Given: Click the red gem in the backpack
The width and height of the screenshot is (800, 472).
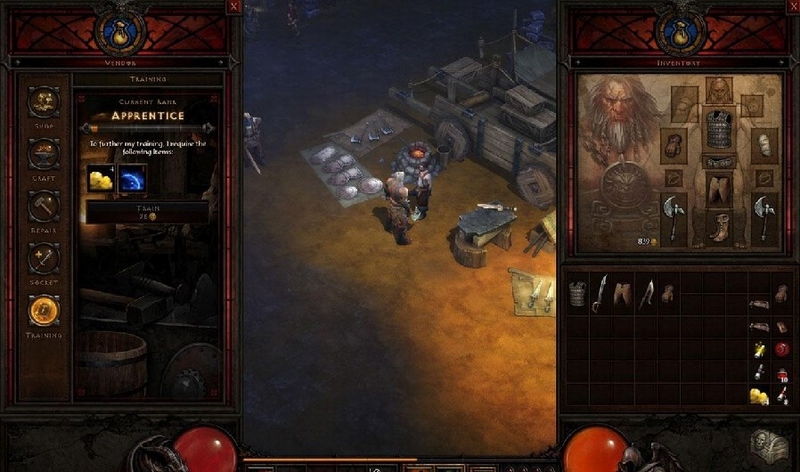Looking at the screenshot, I should point(782,349).
